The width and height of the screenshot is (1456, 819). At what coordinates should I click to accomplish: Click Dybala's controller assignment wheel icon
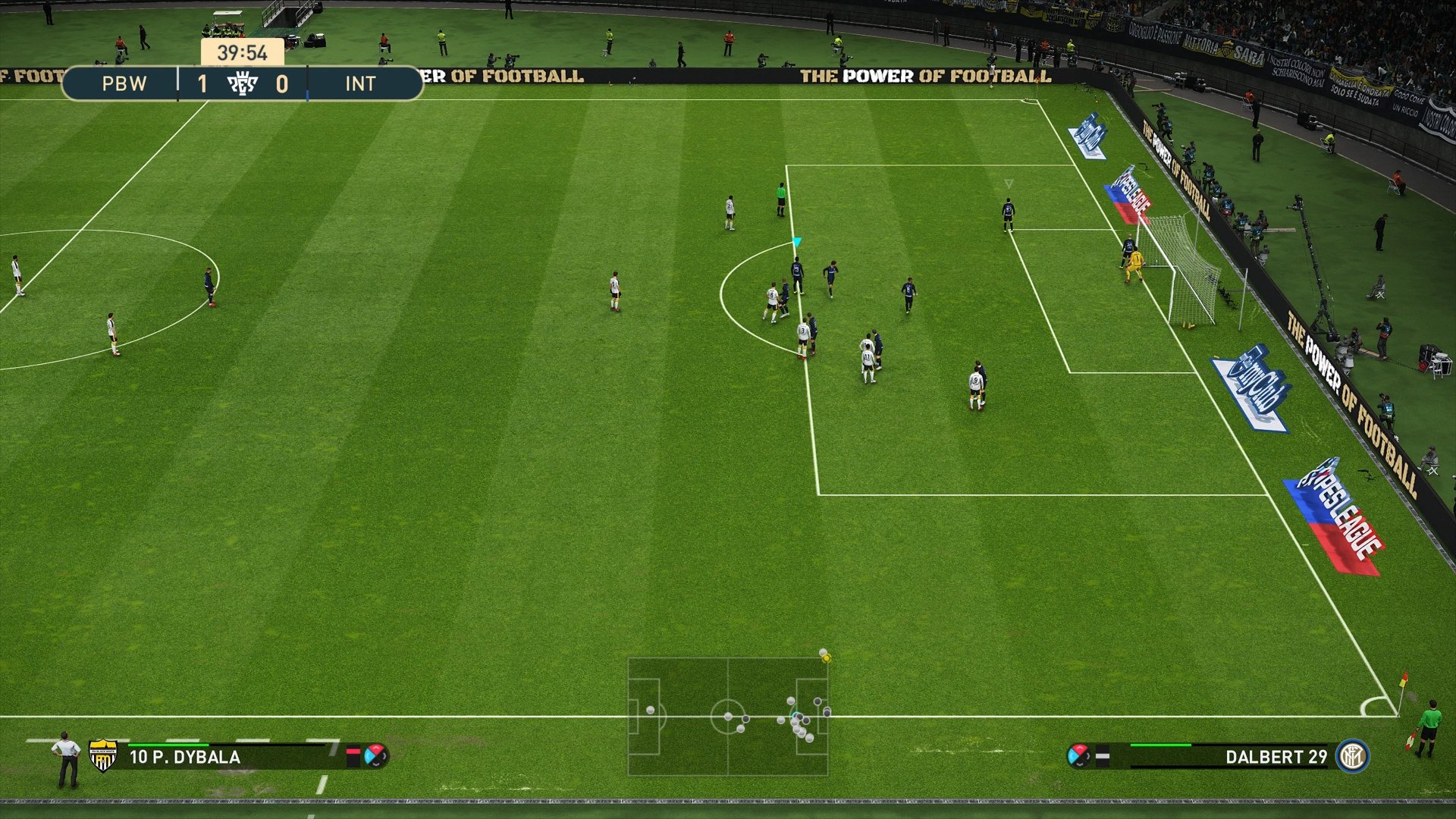tap(375, 756)
